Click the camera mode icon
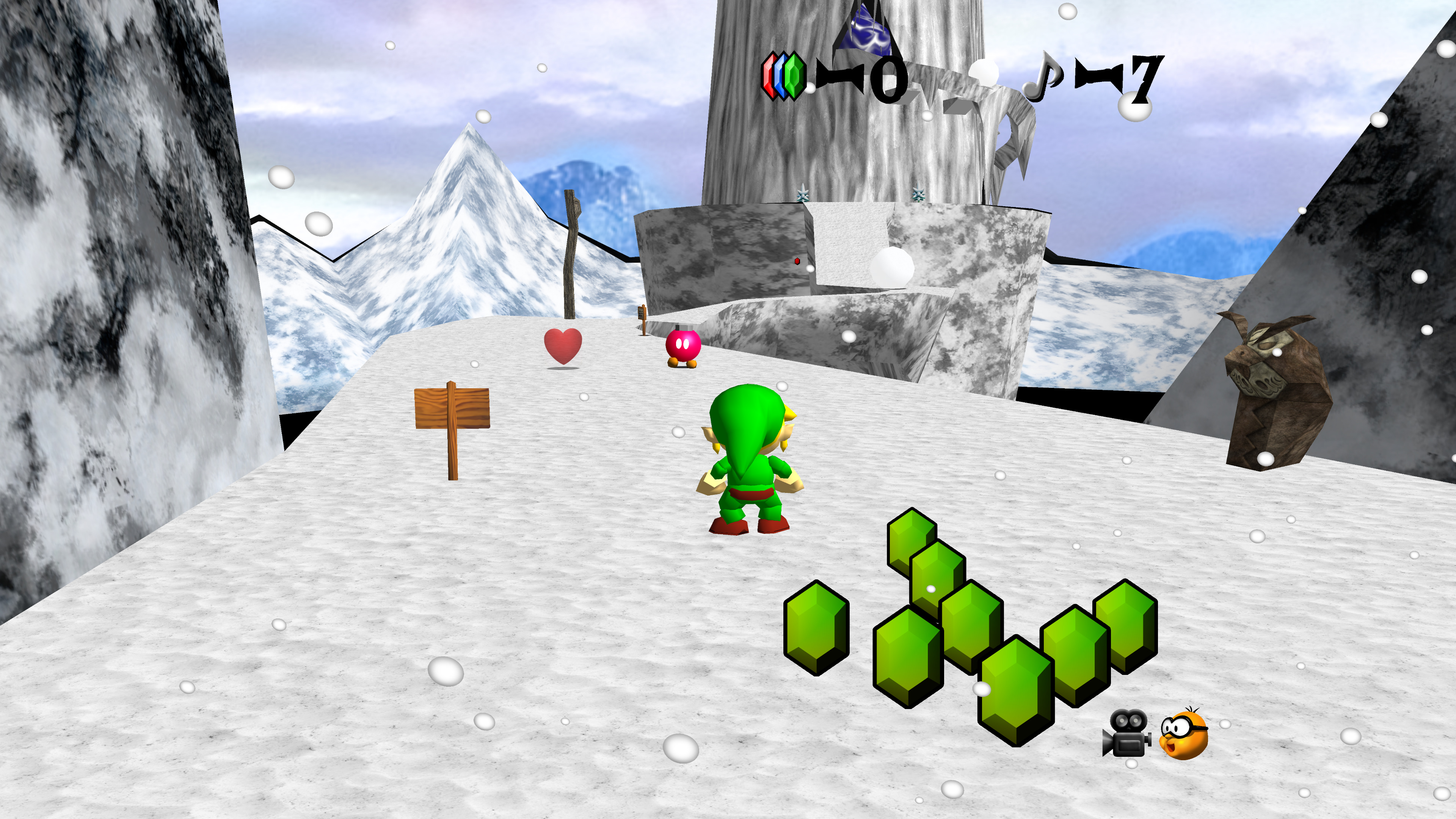 click(1127, 733)
